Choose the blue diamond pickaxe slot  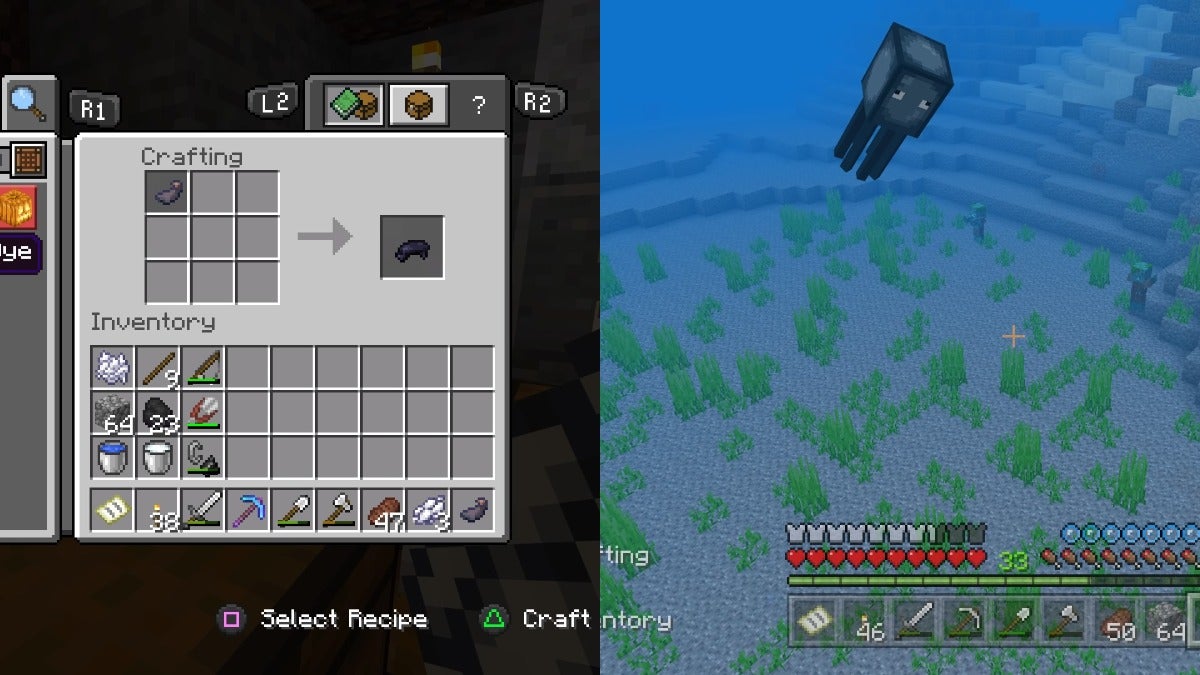pos(248,510)
